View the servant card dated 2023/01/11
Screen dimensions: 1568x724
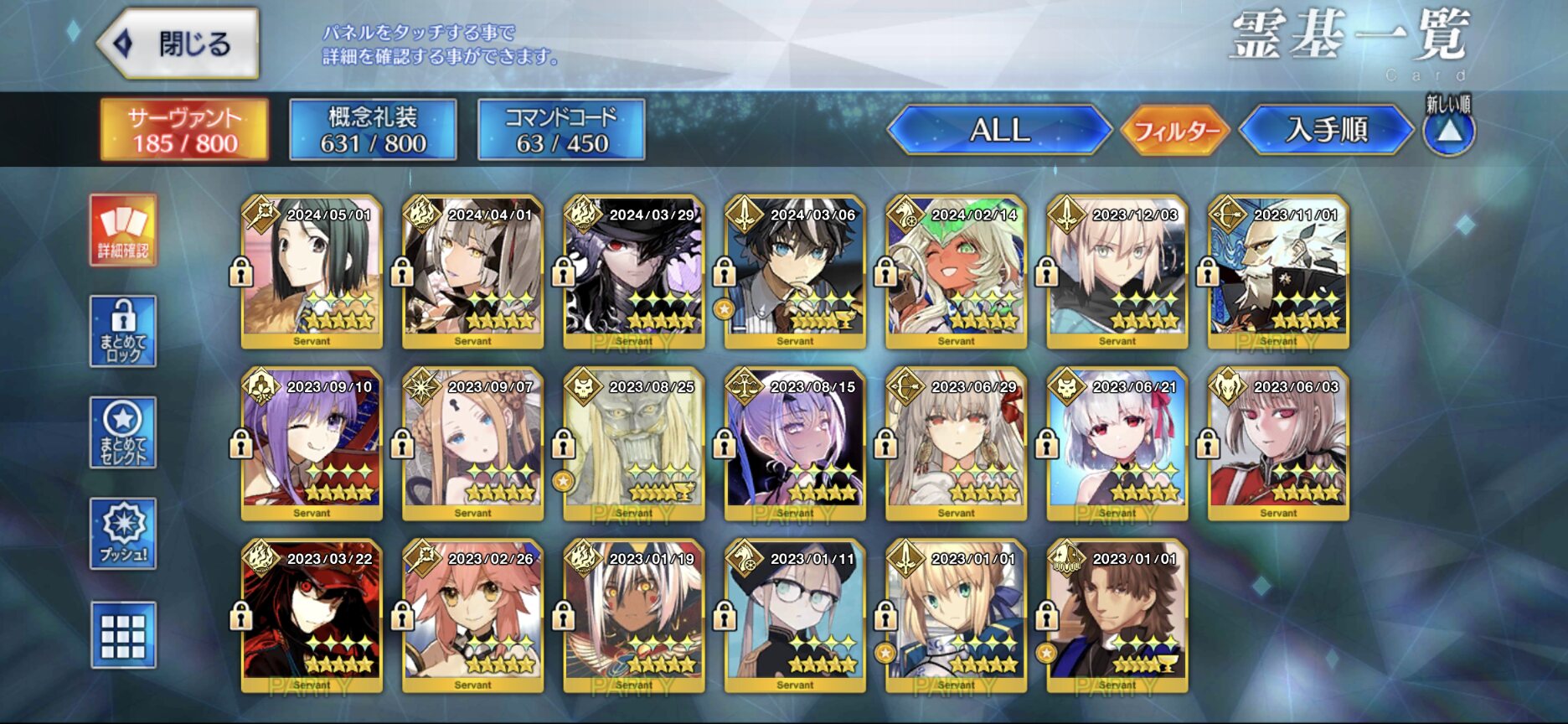point(795,616)
